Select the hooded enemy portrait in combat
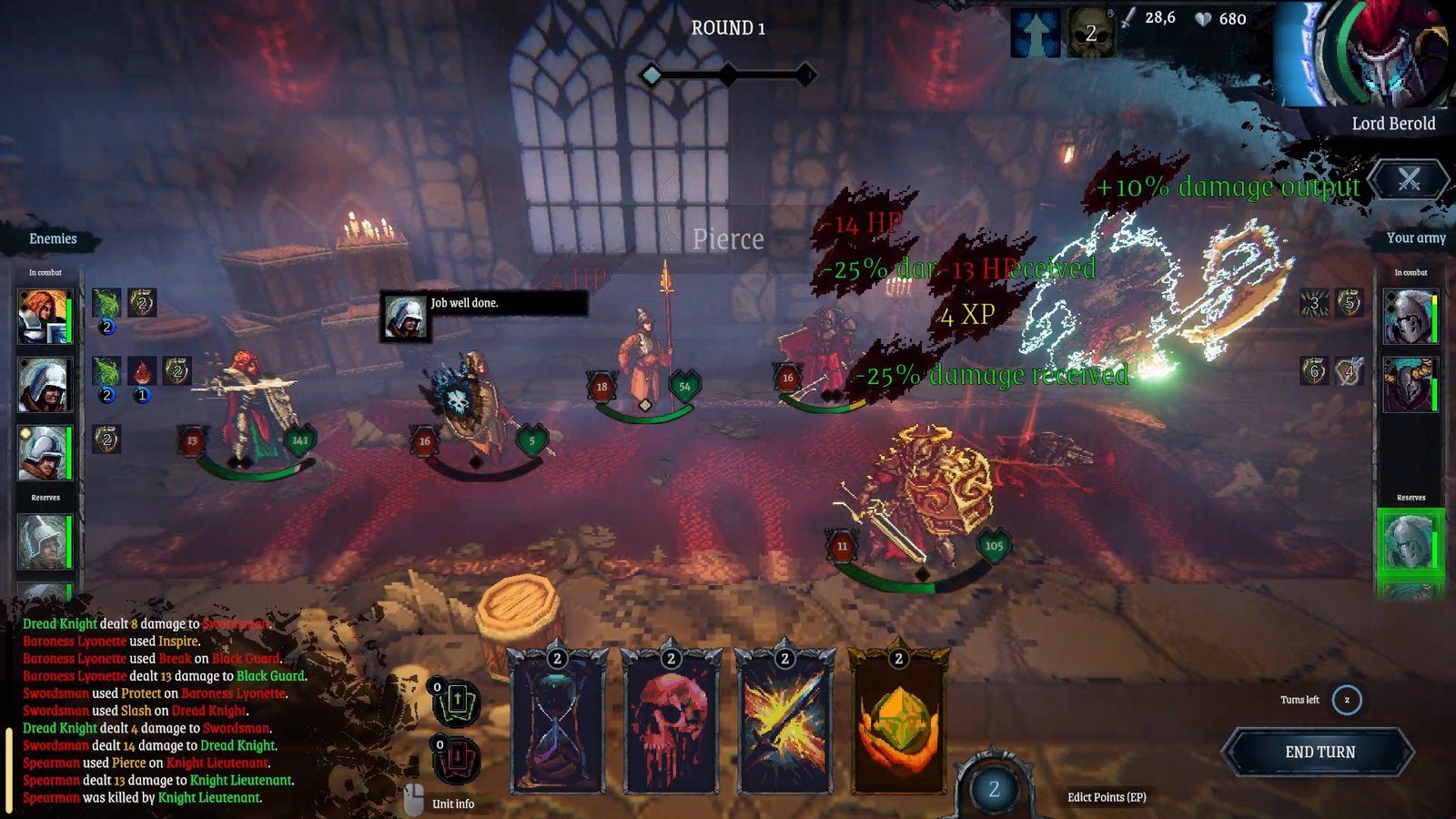Screen dimensions: 1456x819 pyautogui.click(x=43, y=384)
